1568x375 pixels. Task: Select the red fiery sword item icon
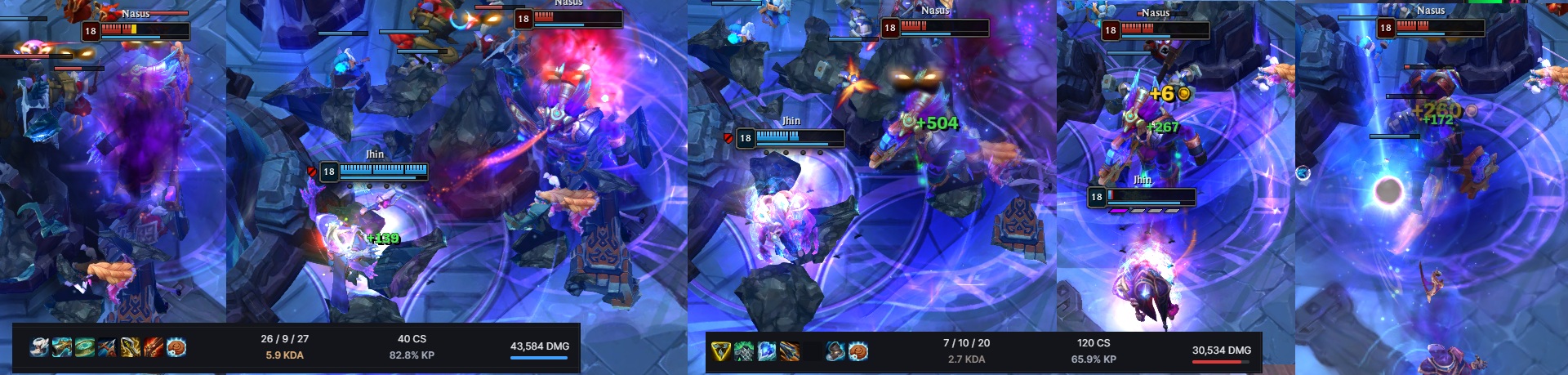point(154,348)
